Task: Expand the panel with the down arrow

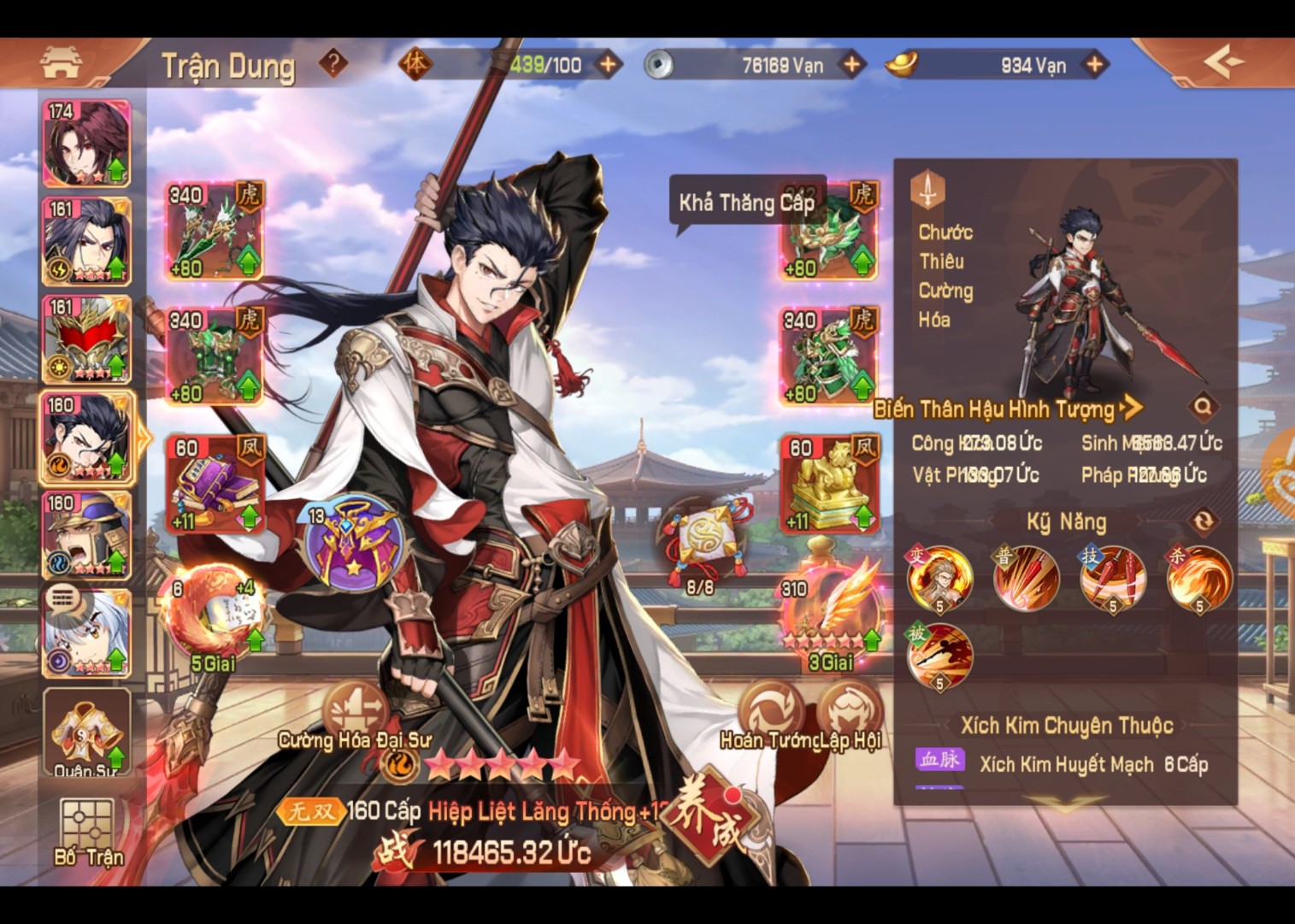Action: (x=1065, y=803)
